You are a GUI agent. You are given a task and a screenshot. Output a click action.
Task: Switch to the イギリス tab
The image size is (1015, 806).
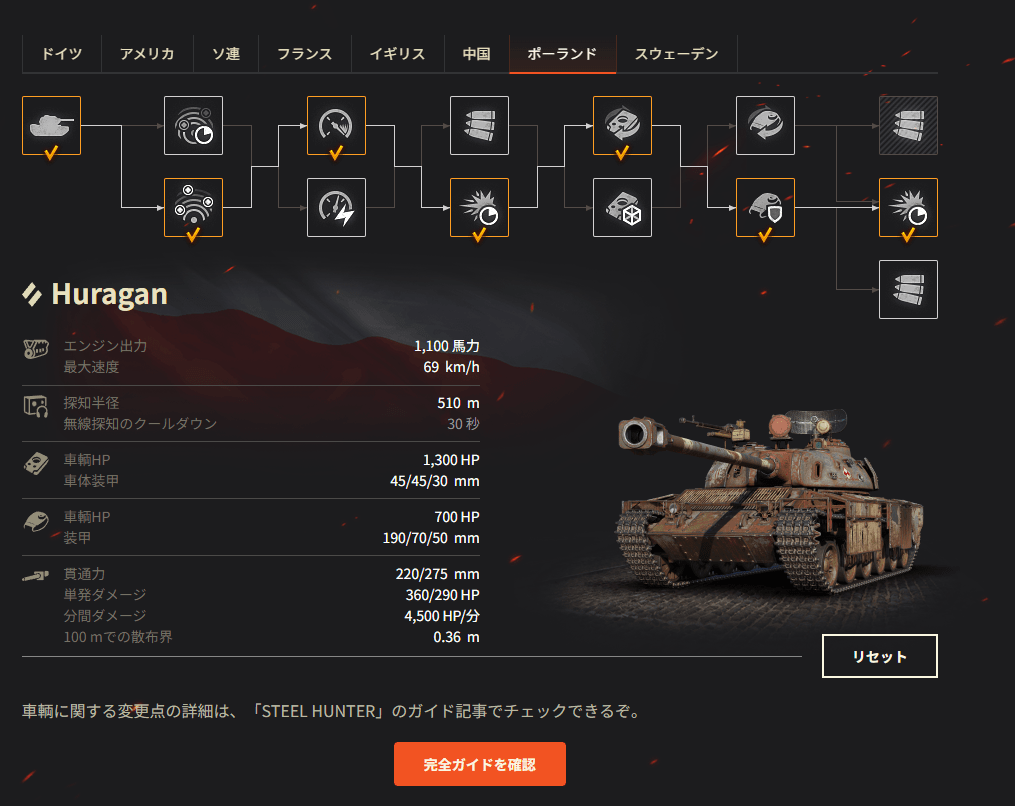point(397,54)
